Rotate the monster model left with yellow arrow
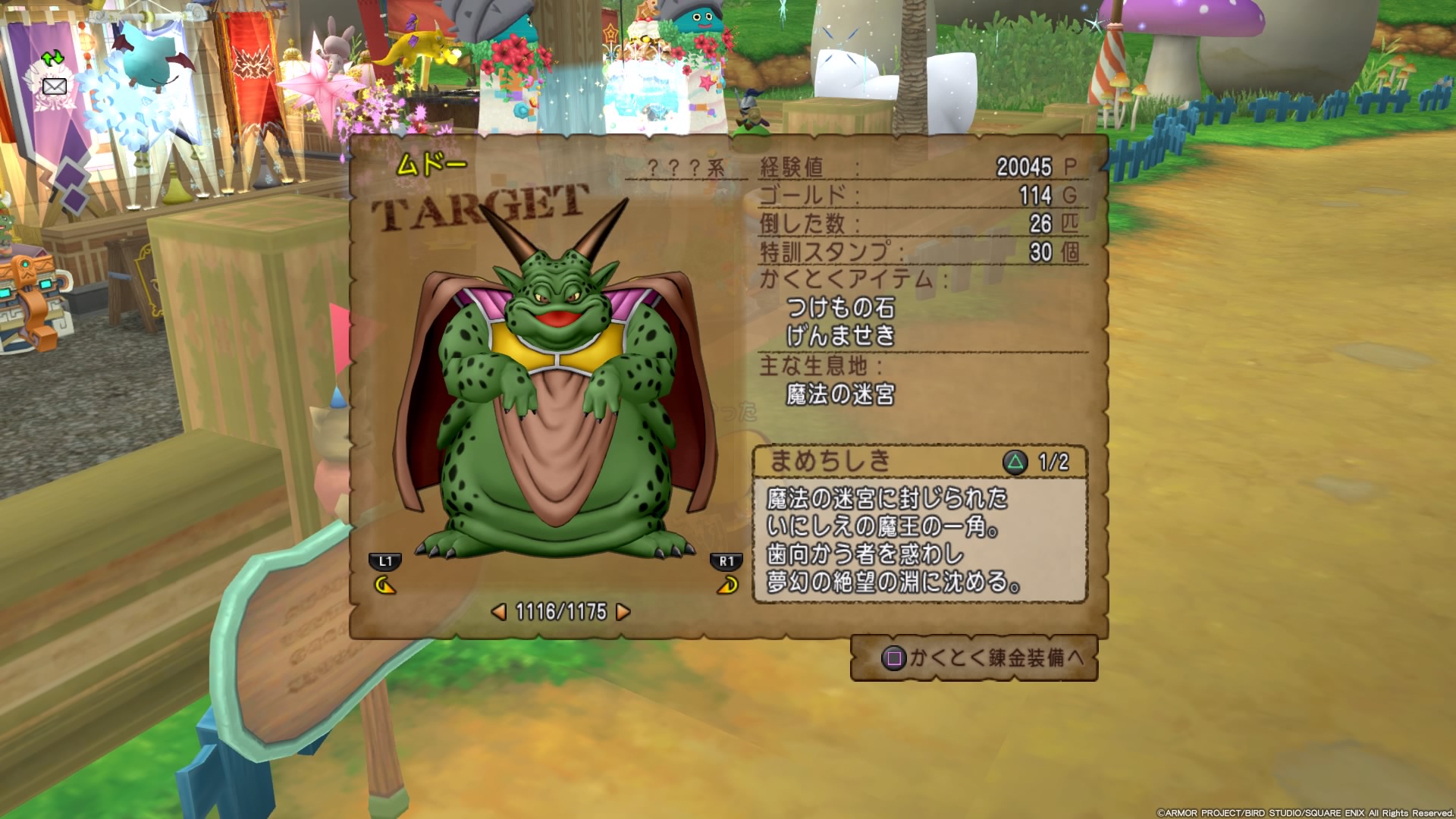 pyautogui.click(x=385, y=585)
